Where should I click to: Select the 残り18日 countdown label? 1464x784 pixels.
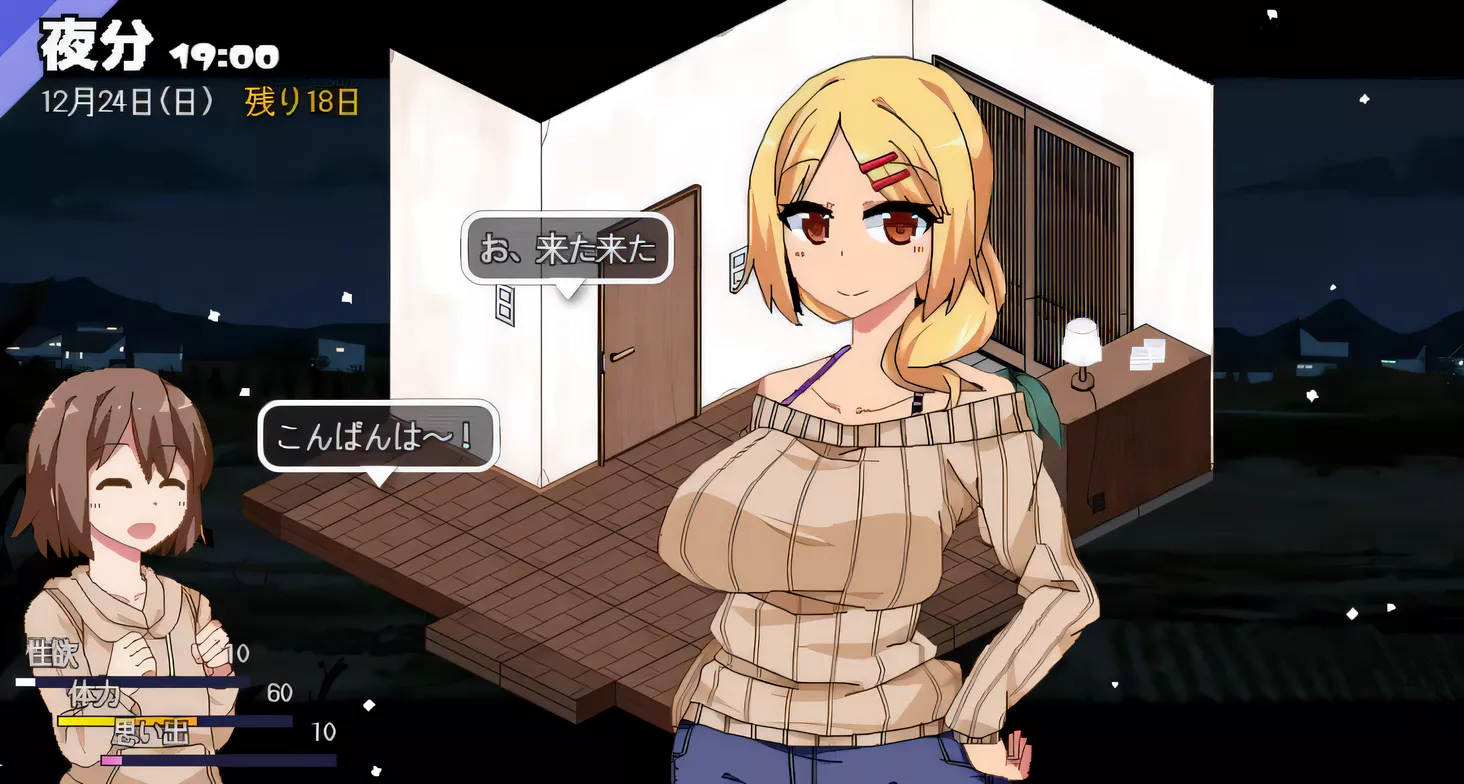click(x=301, y=101)
